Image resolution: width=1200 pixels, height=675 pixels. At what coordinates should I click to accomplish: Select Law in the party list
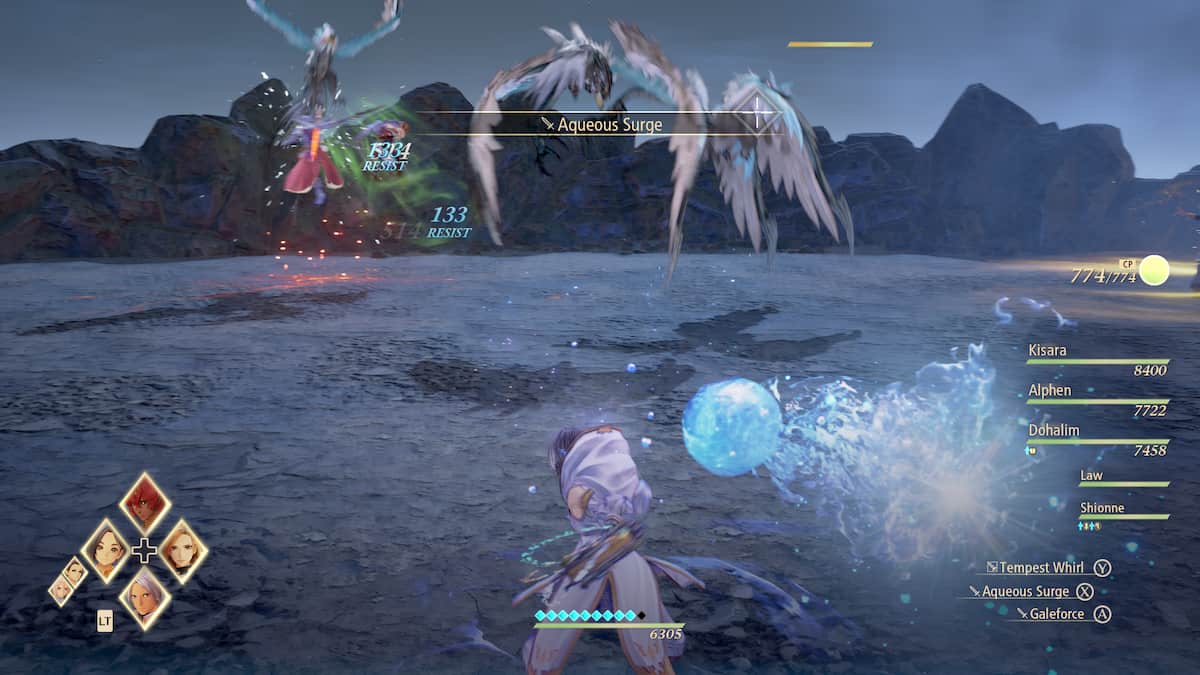tap(1091, 476)
